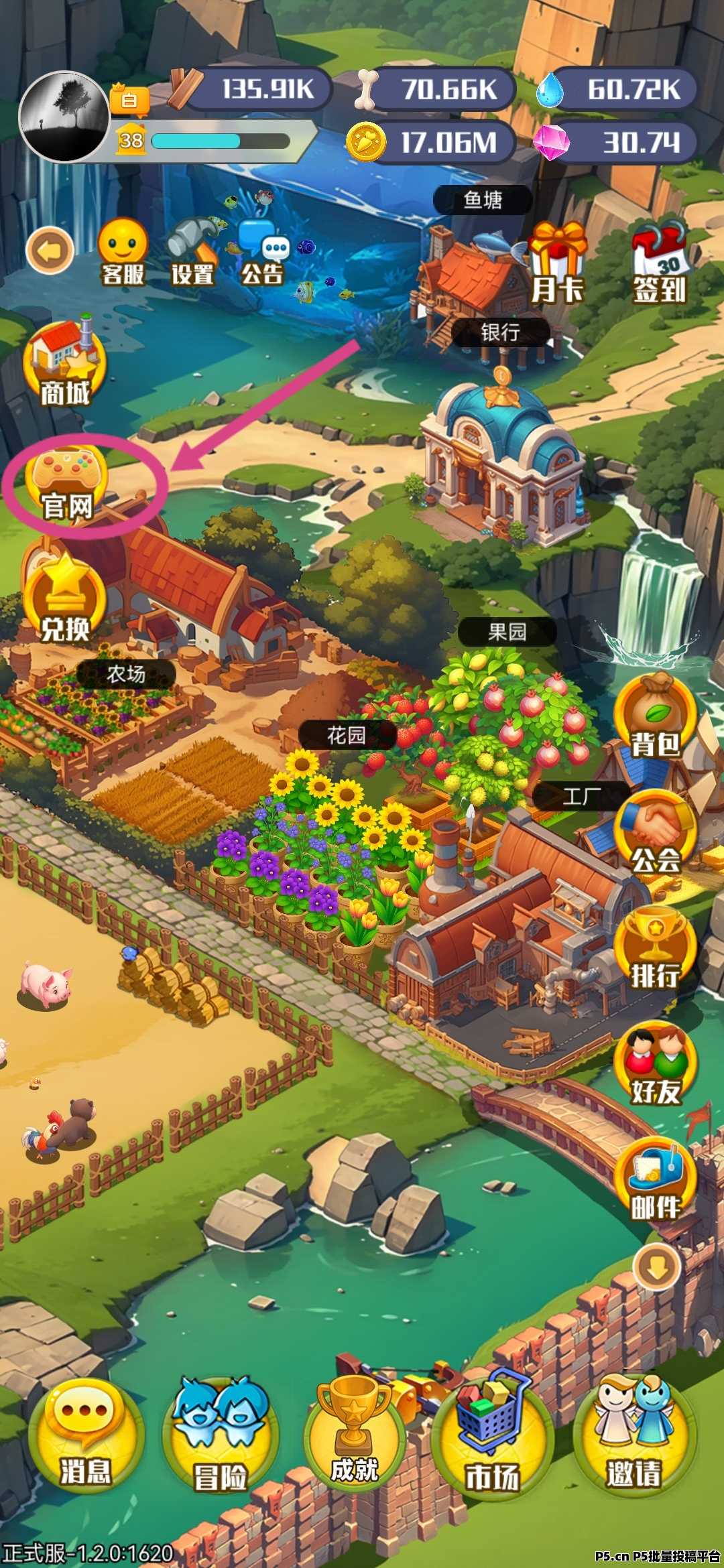Viewport: 724px width, 1568px height.
Task: Open the 公会 guild panel
Action: click(x=655, y=834)
